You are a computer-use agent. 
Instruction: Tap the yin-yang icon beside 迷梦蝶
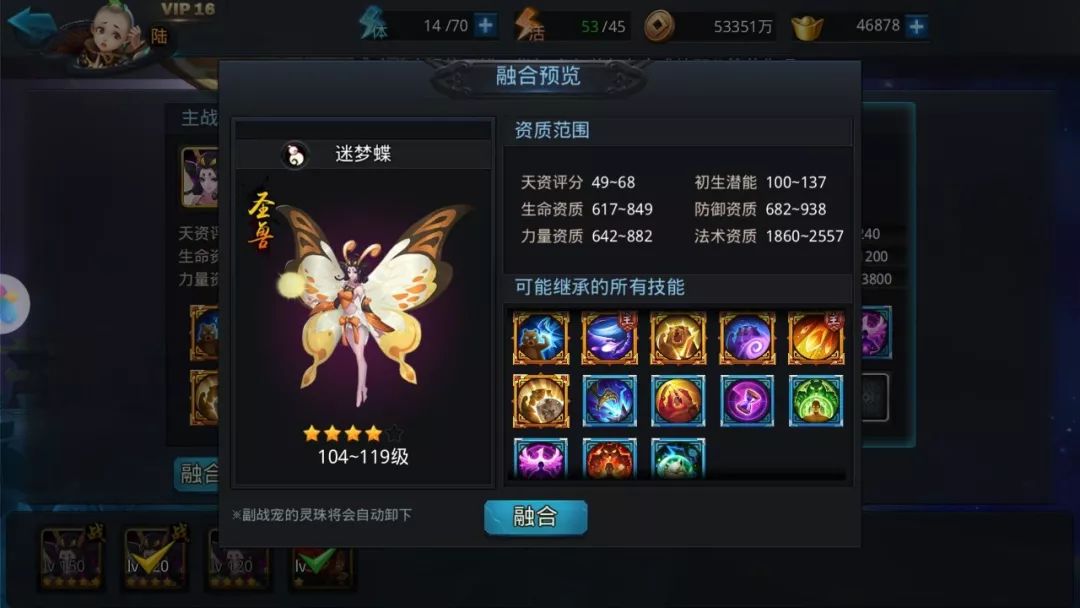pos(295,154)
